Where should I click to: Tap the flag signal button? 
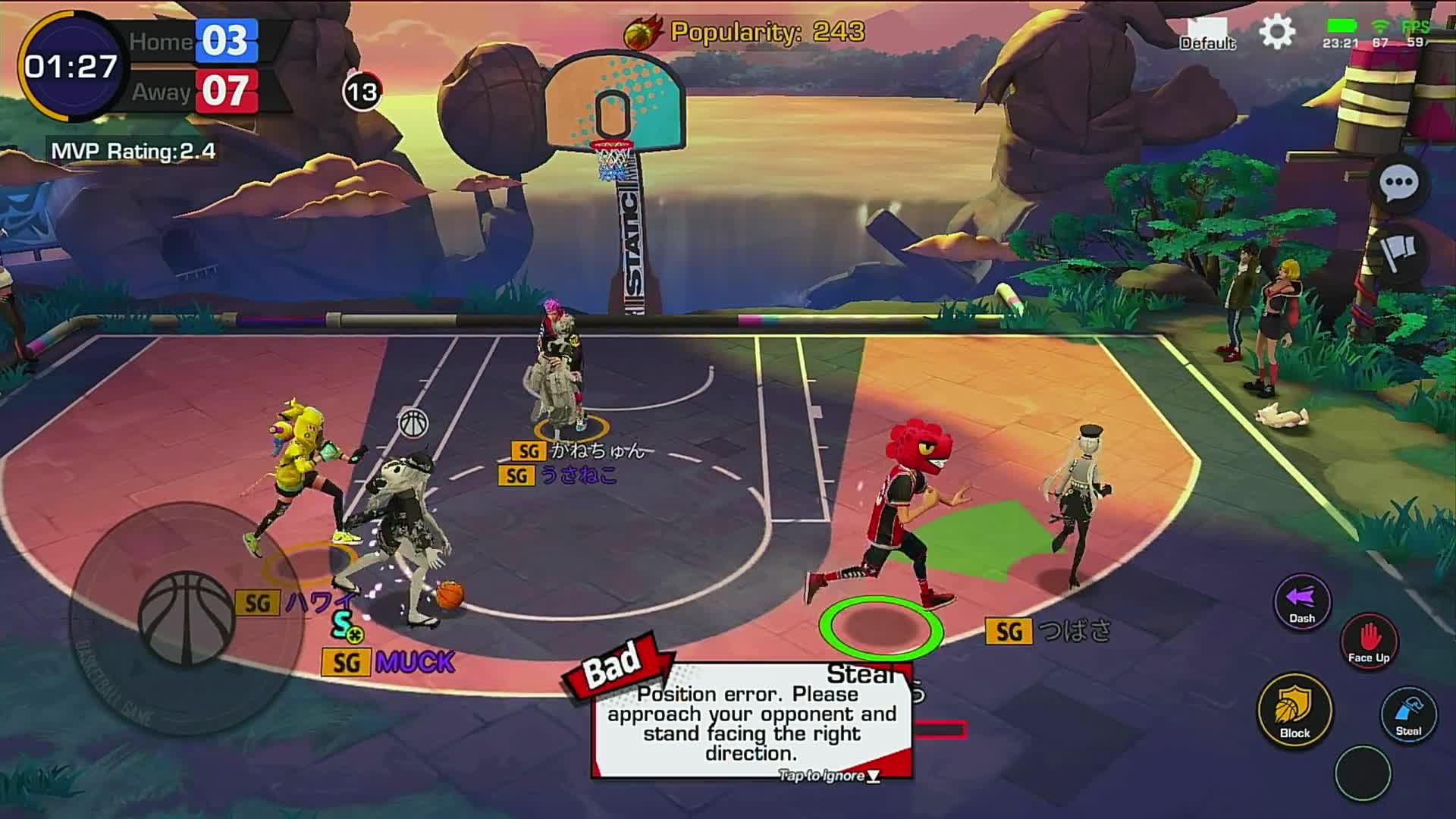tap(1398, 251)
